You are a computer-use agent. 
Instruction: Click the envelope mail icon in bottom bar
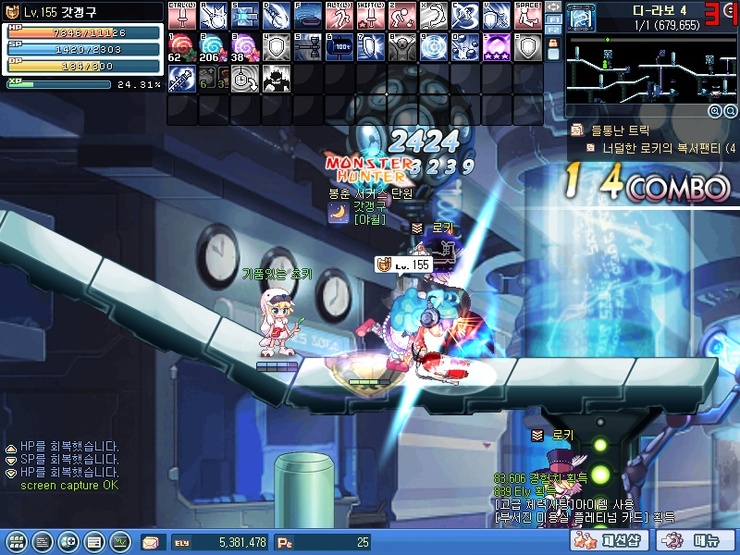(x=151, y=542)
